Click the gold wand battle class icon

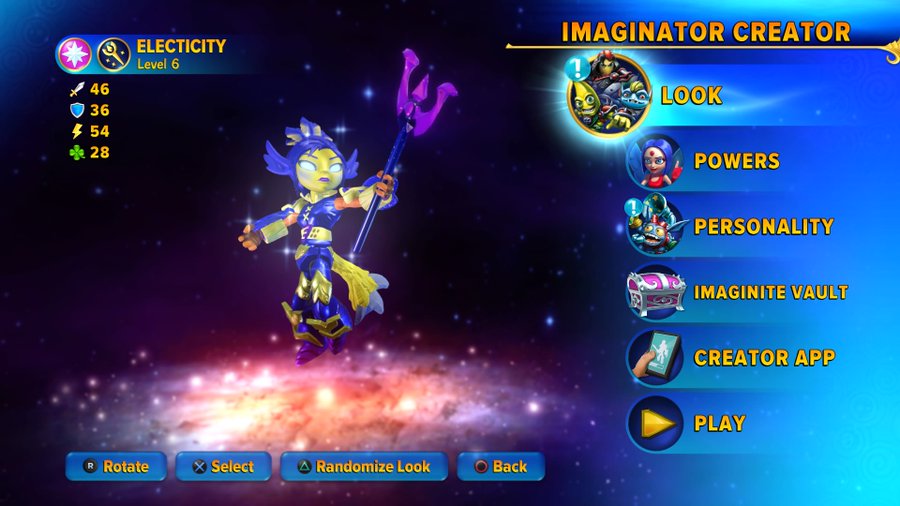point(113,53)
